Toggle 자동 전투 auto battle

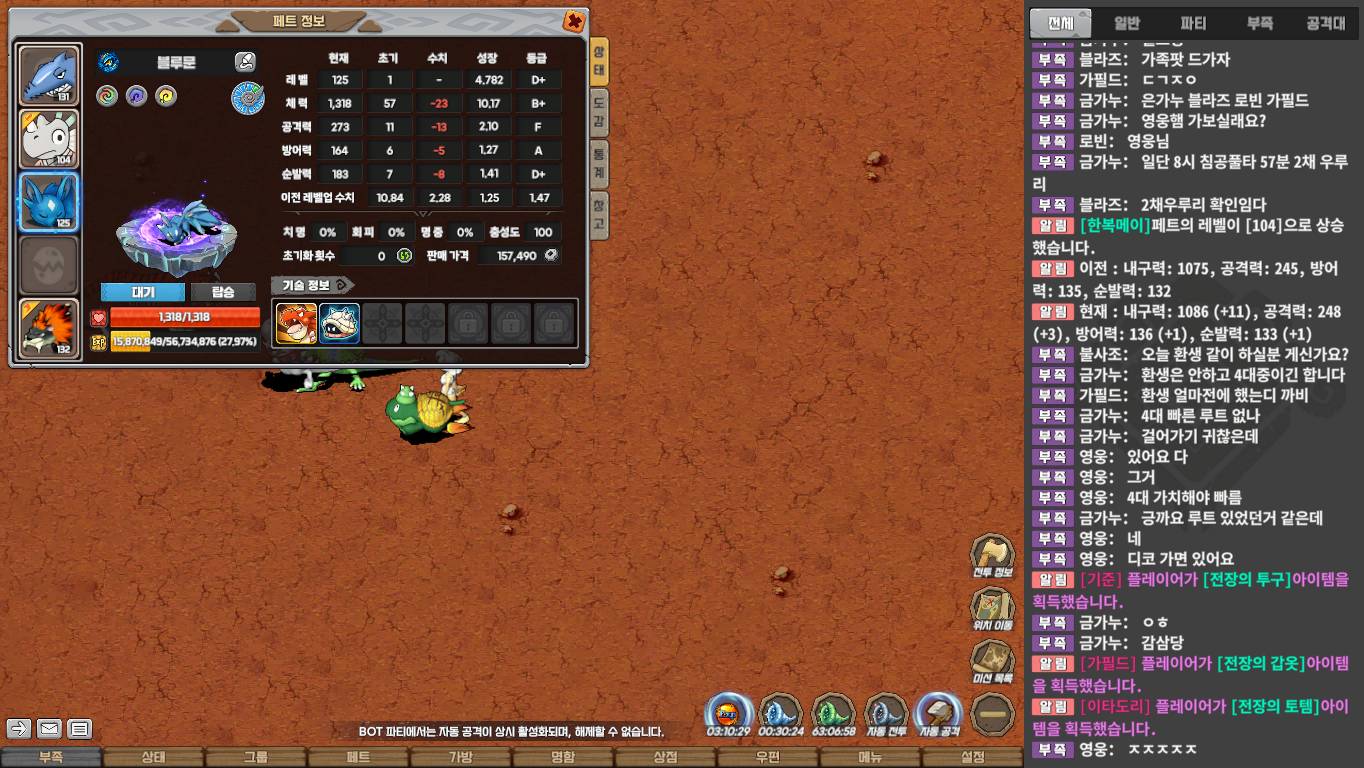point(885,715)
